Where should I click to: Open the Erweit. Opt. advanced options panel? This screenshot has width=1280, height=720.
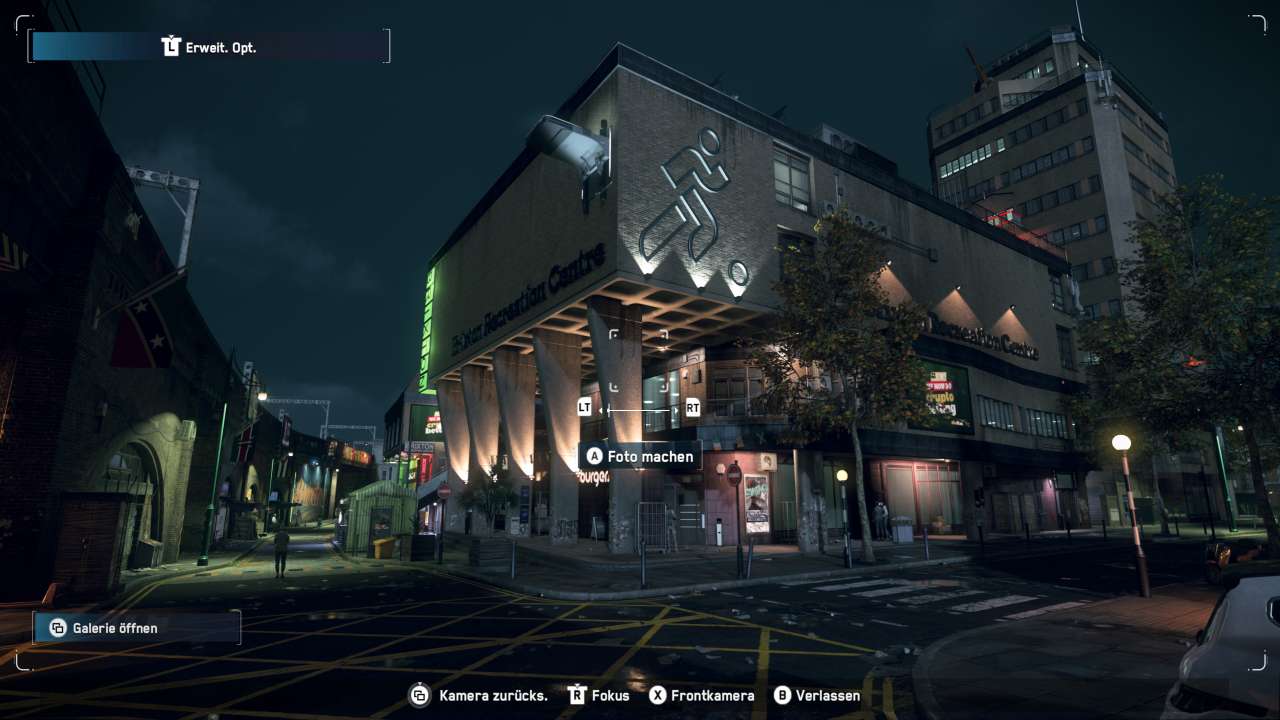210,47
